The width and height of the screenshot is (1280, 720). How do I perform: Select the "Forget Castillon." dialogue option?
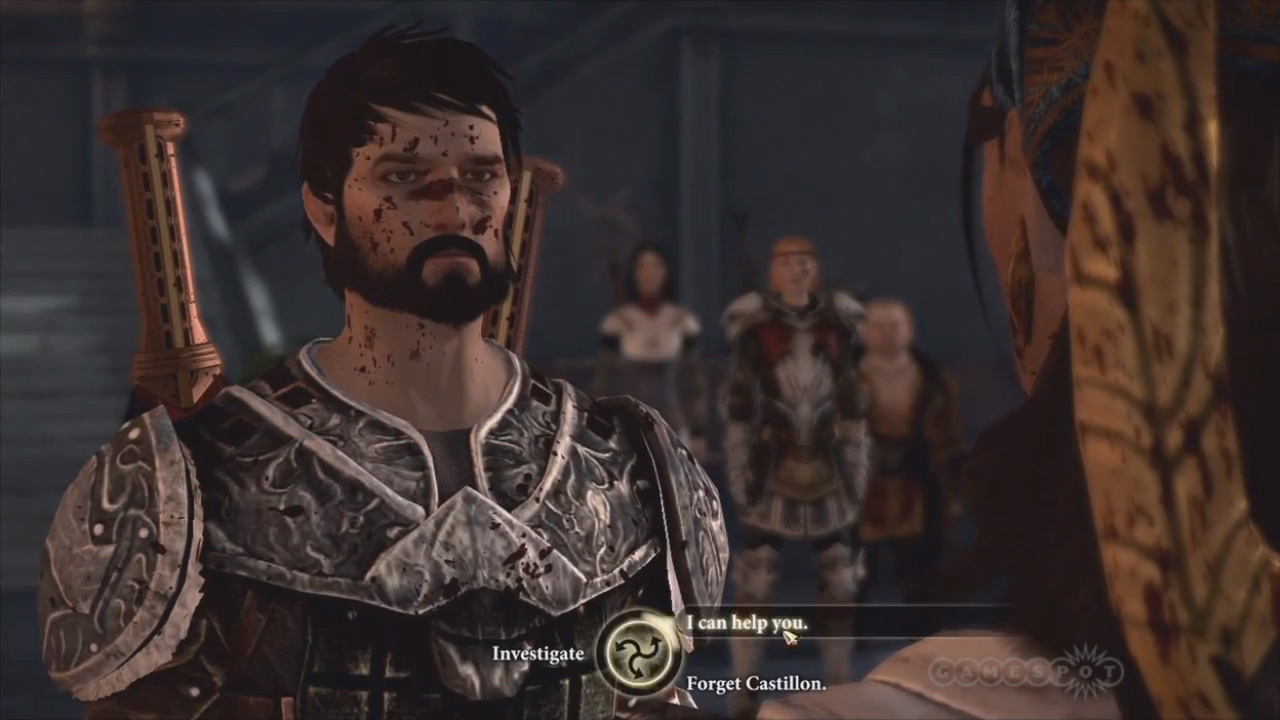pos(755,684)
